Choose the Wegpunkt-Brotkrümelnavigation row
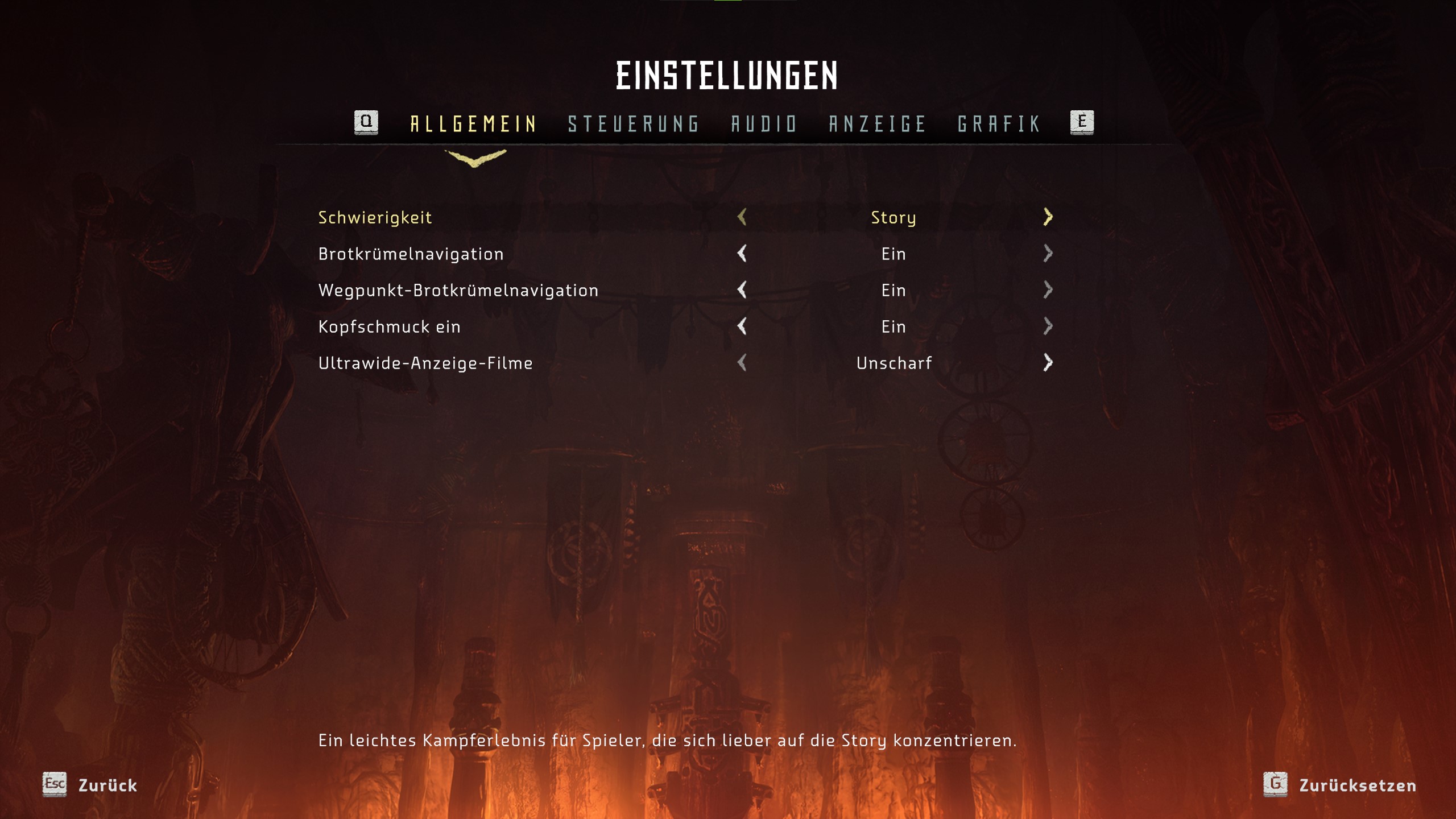Viewport: 1456px width, 819px height. pos(458,290)
